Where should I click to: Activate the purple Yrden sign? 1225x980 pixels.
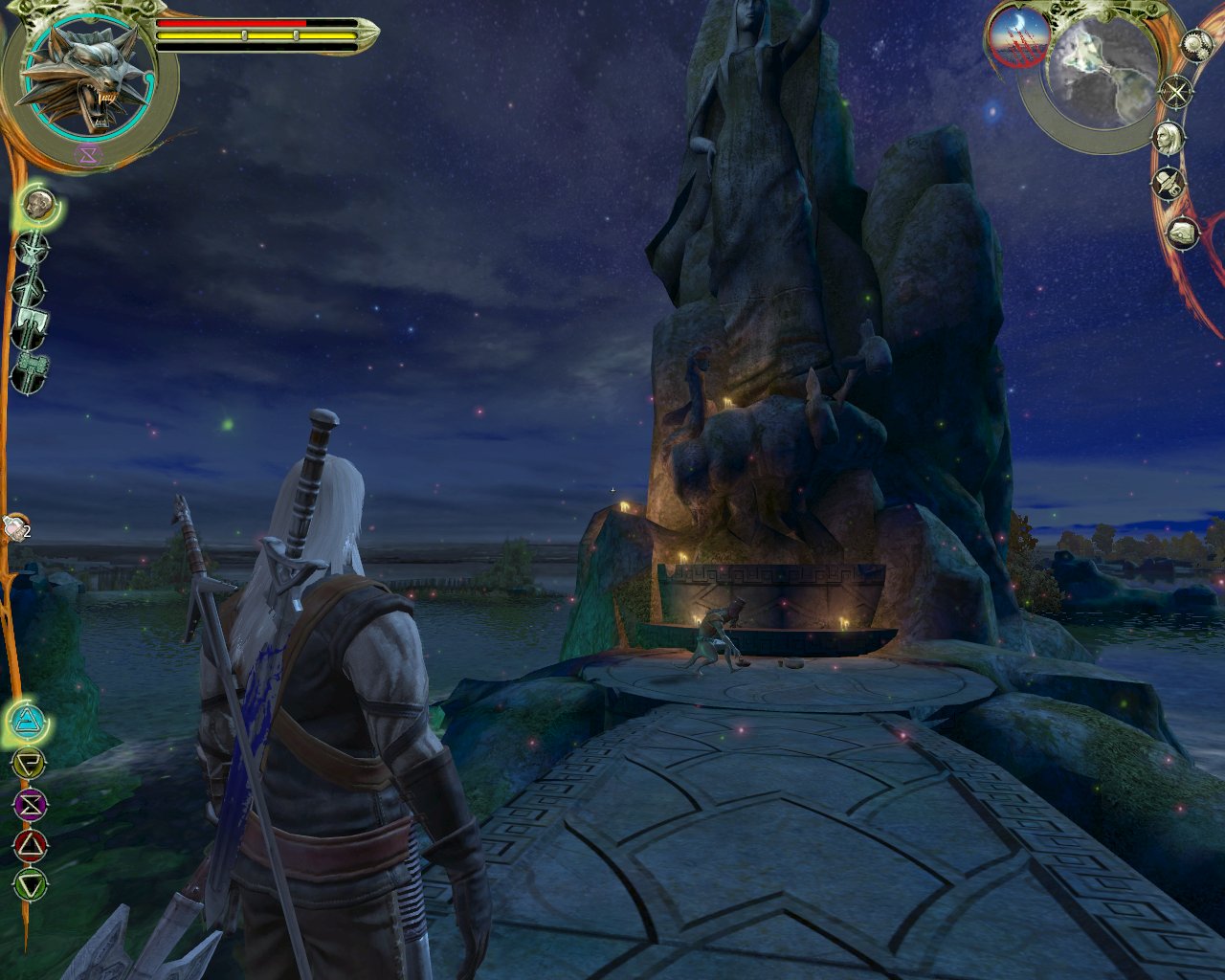click(29, 802)
